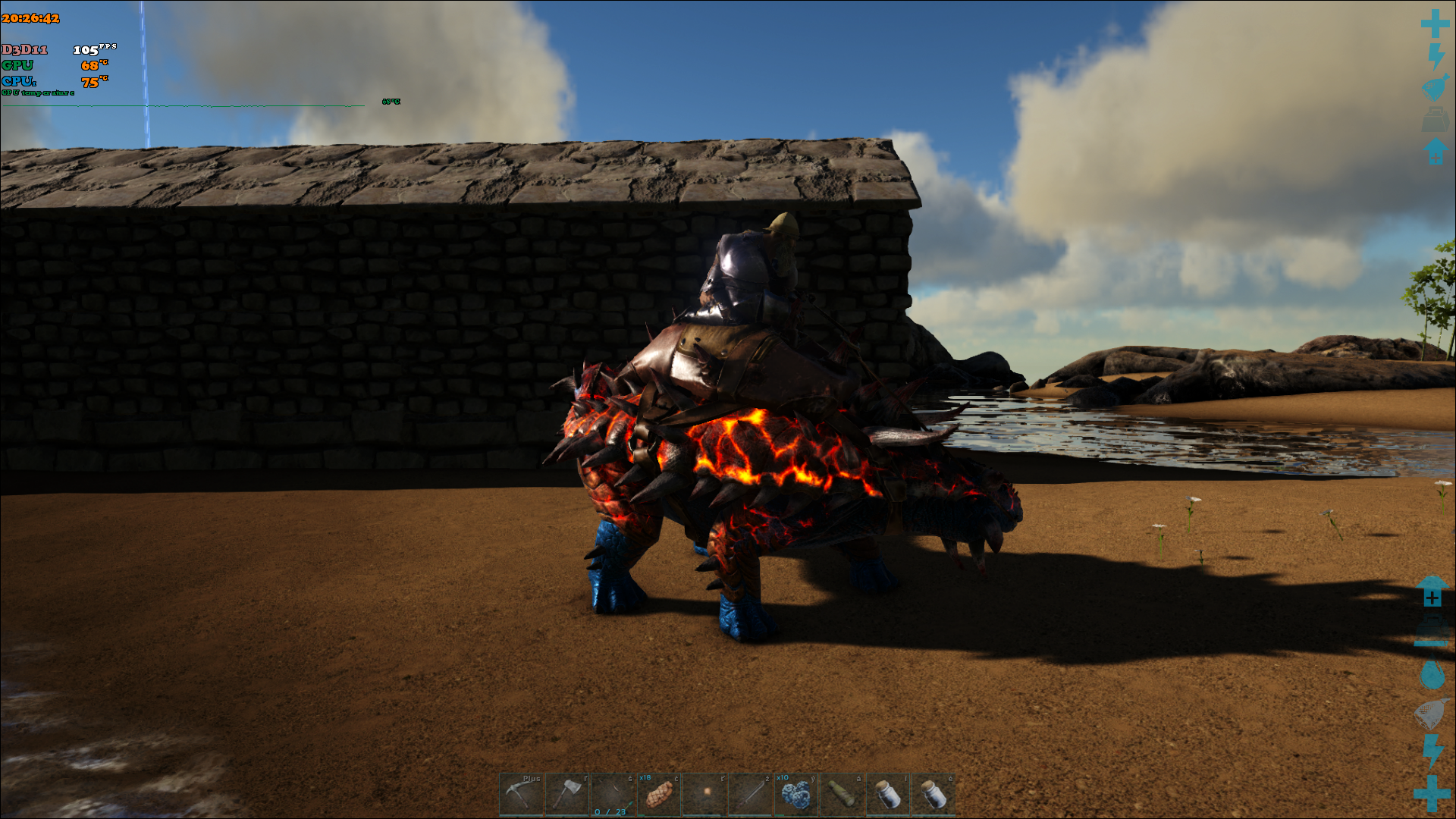This screenshot has width=1456, height=819.
Task: Eat the blue berries stack x10
Action: [795, 794]
